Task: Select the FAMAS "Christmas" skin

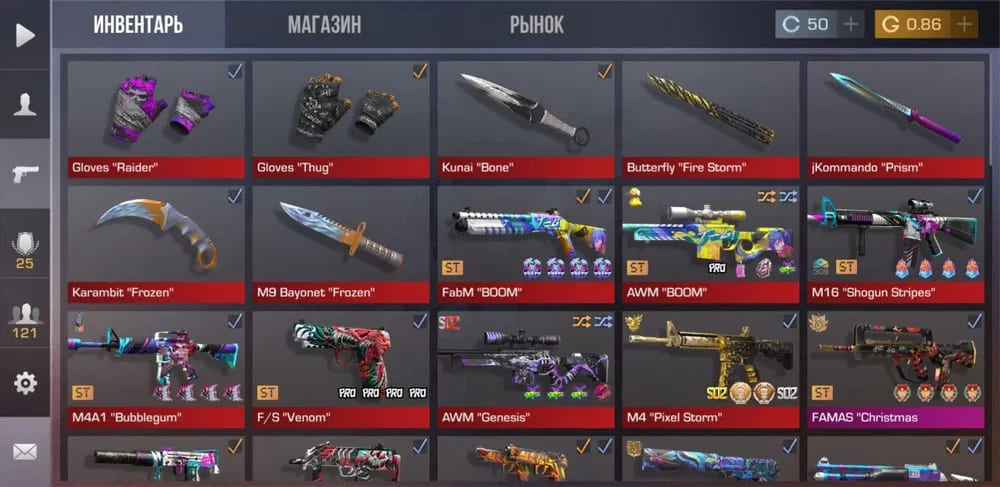Action: click(895, 368)
